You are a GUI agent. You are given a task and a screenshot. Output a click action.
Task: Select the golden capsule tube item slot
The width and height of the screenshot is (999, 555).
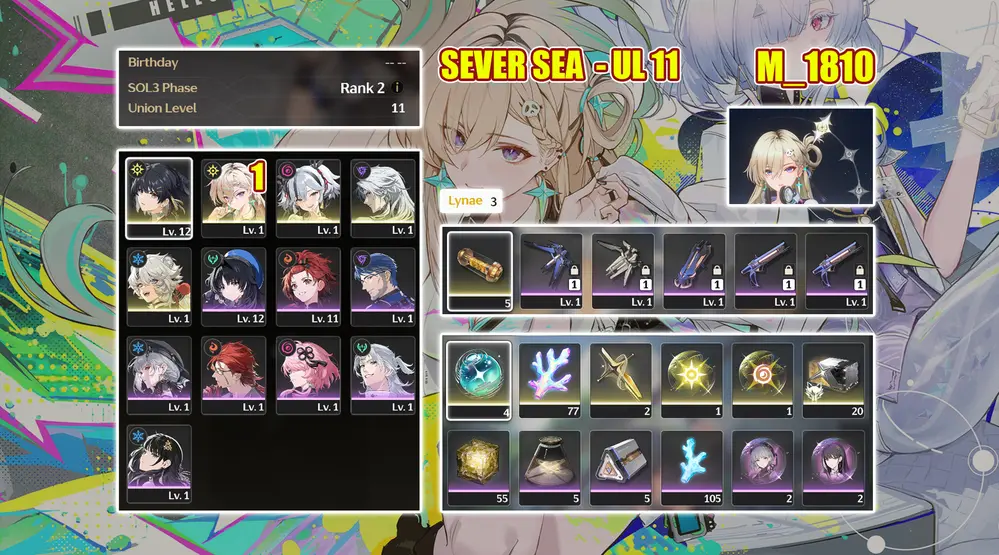[479, 270]
